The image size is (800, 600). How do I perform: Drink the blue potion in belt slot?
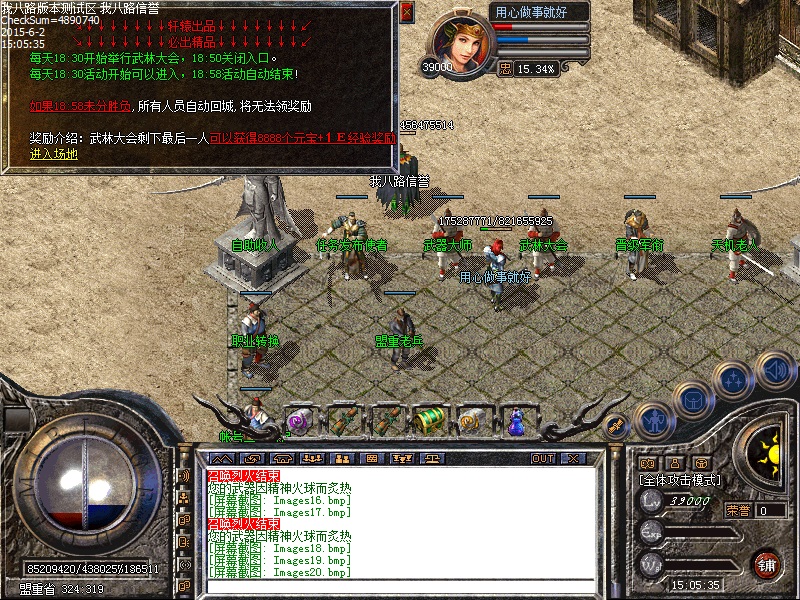tap(515, 421)
